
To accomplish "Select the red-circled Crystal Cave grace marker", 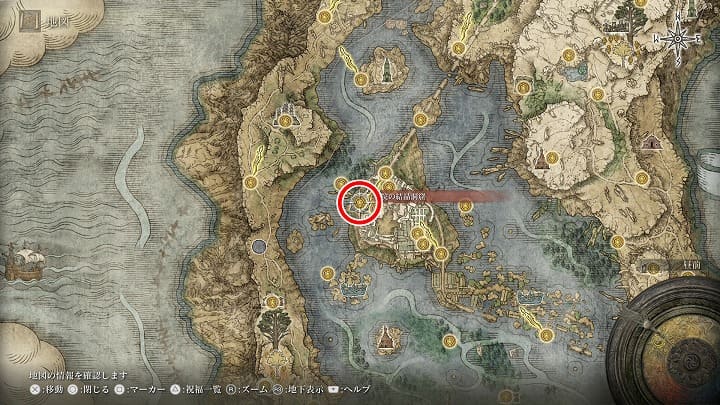I will click(x=358, y=201).
